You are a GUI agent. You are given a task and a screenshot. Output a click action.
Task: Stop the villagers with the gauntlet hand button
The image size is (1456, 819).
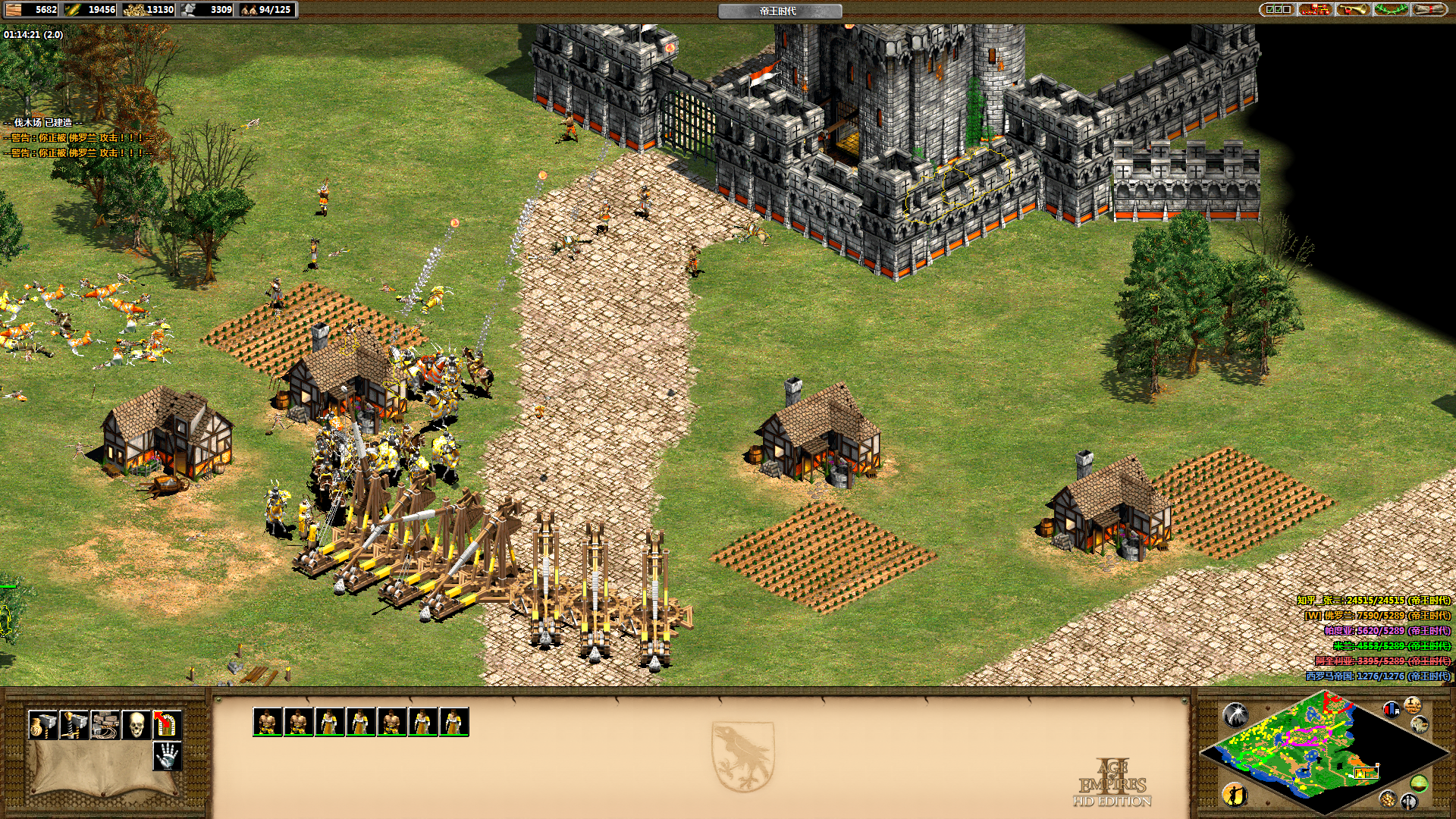pos(167,755)
